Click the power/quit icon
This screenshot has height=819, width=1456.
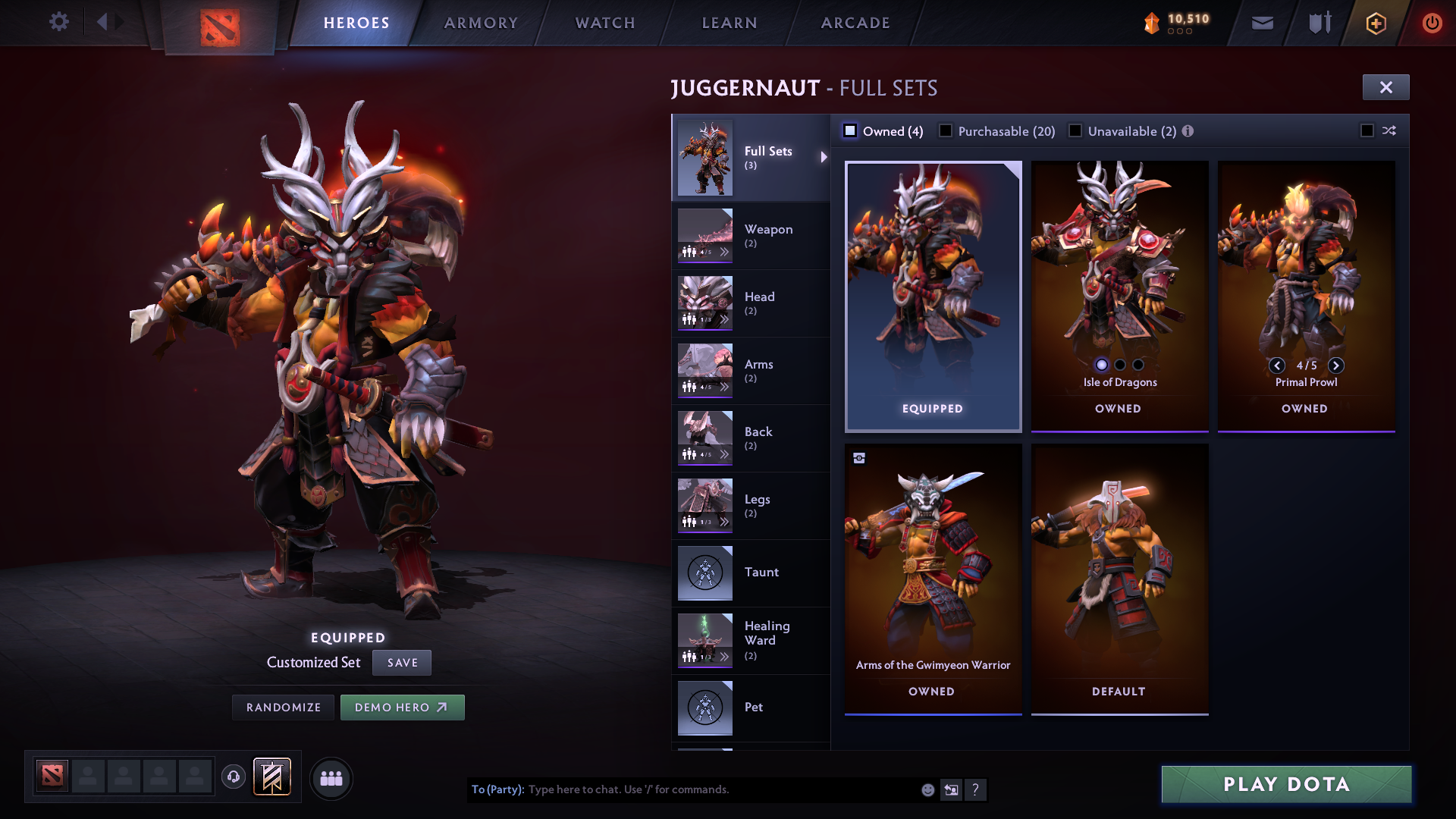coord(1432,22)
